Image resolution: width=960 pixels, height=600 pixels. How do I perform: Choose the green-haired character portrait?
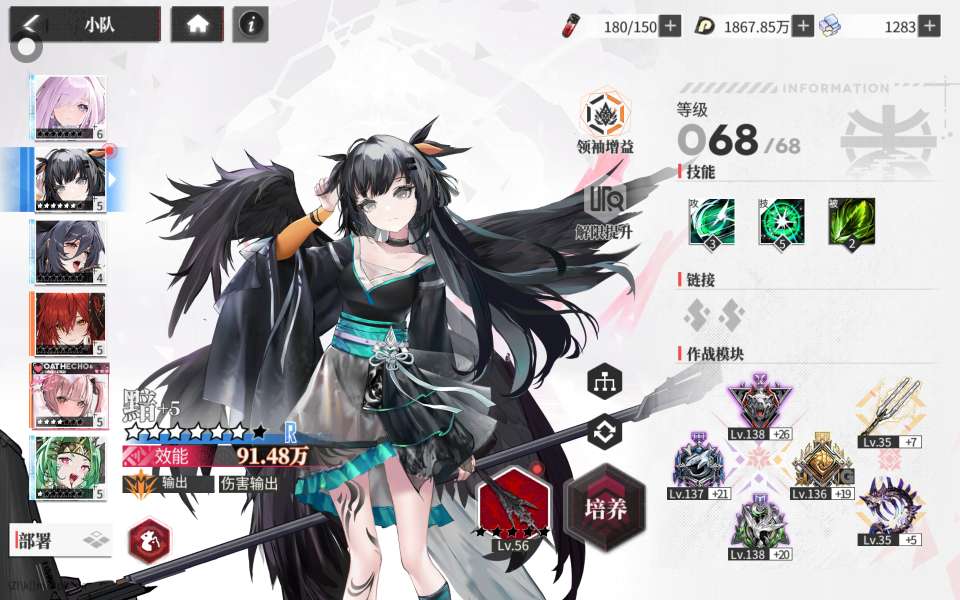pyautogui.click(x=70, y=468)
